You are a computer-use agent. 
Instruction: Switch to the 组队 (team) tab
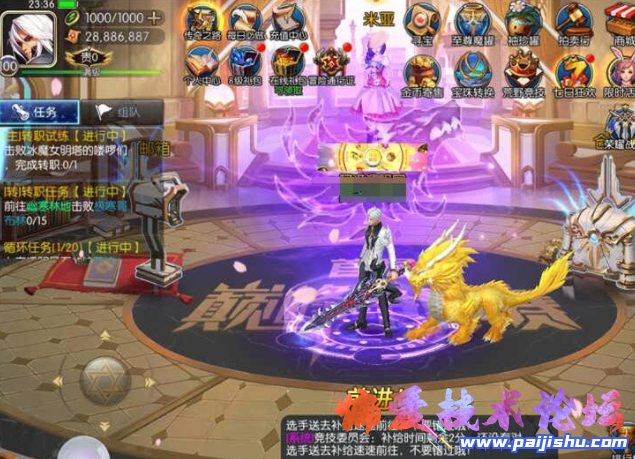click(x=118, y=112)
